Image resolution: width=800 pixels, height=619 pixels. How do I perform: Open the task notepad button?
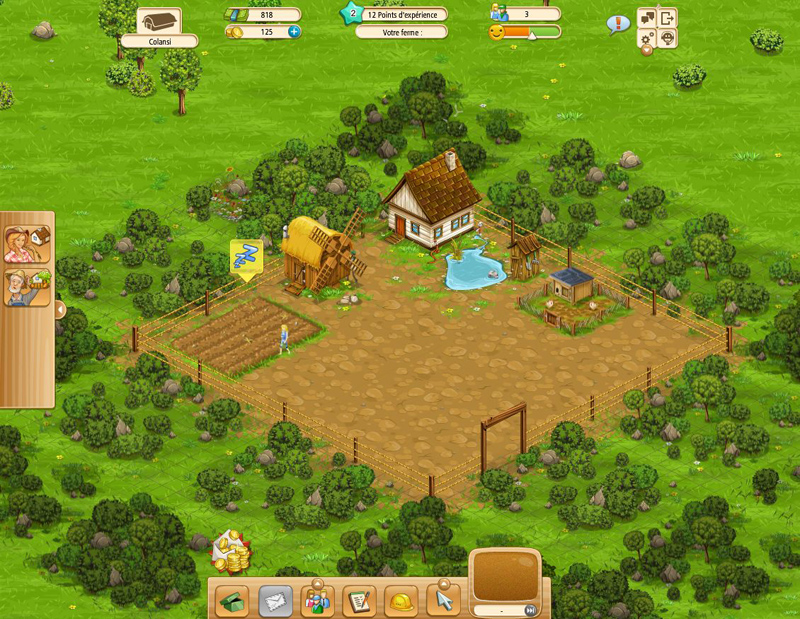coord(359,600)
